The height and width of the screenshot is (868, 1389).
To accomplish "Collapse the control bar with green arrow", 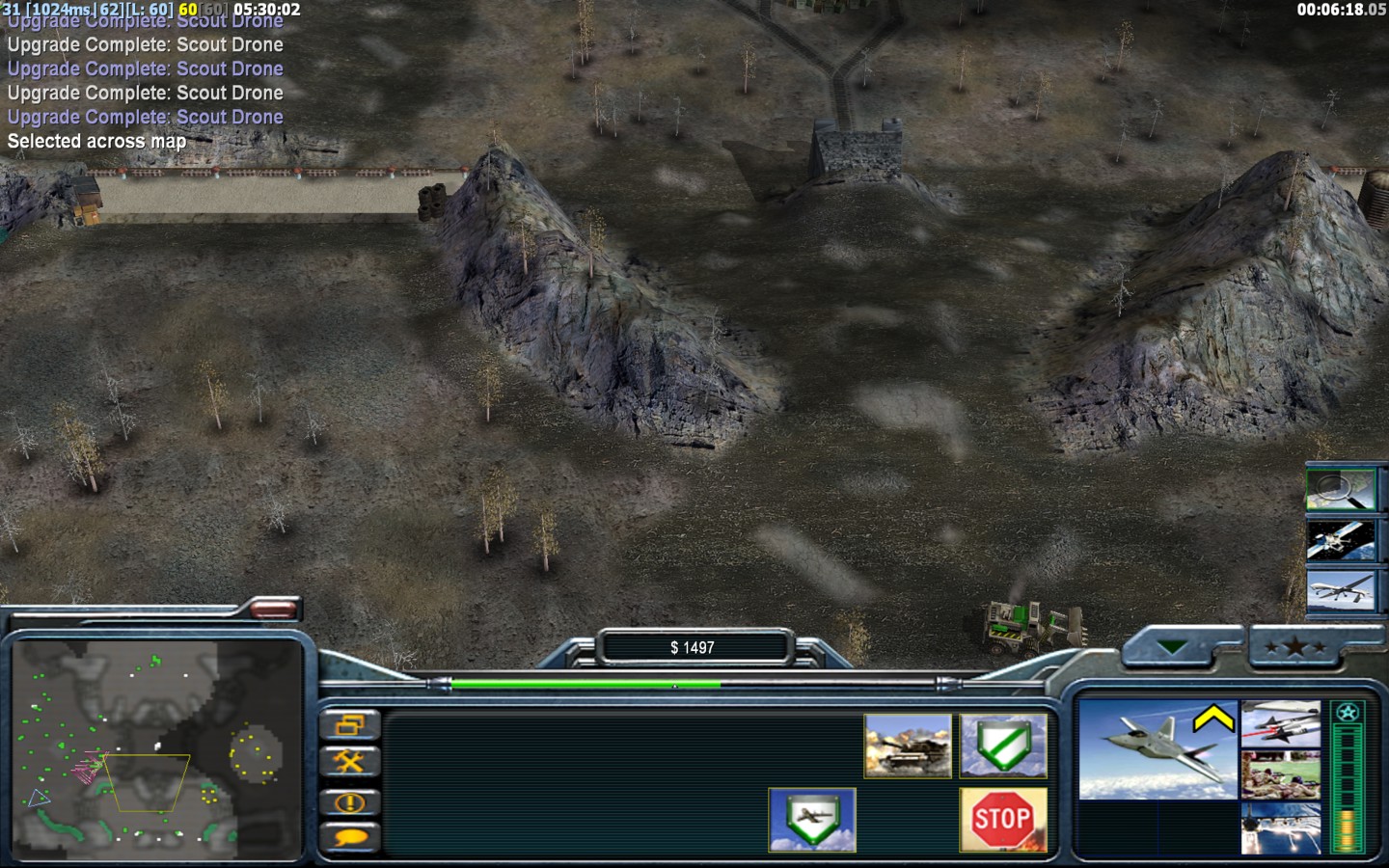I will [x=1173, y=647].
